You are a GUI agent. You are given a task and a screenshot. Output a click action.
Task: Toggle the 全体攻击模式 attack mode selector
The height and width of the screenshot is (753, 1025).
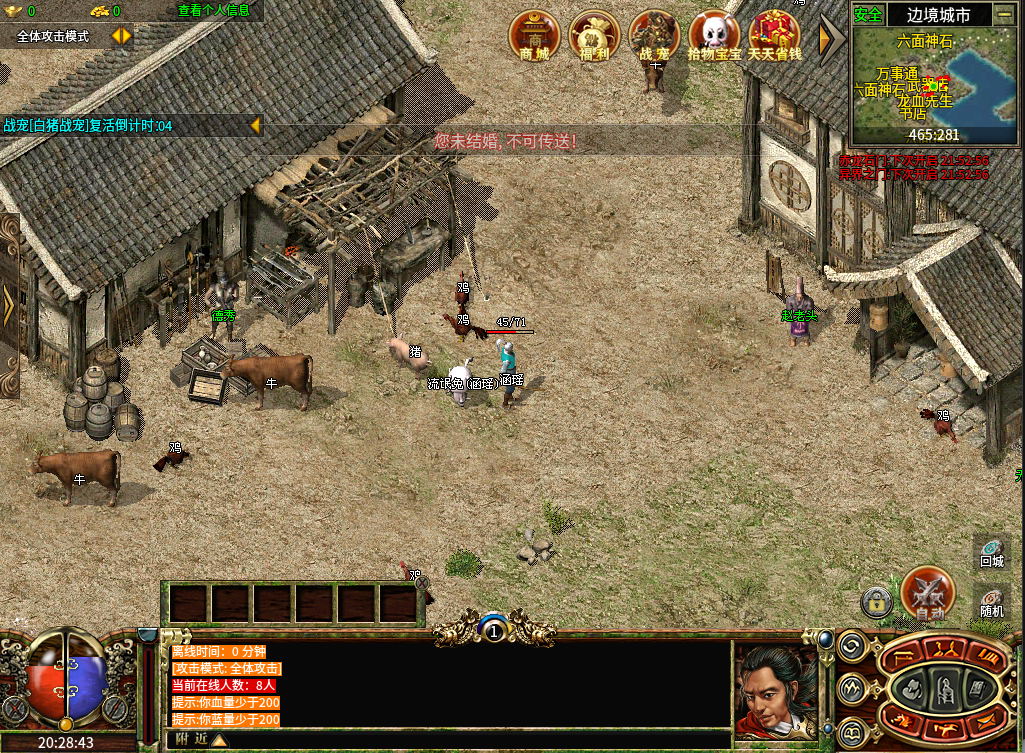pyautogui.click(x=121, y=36)
